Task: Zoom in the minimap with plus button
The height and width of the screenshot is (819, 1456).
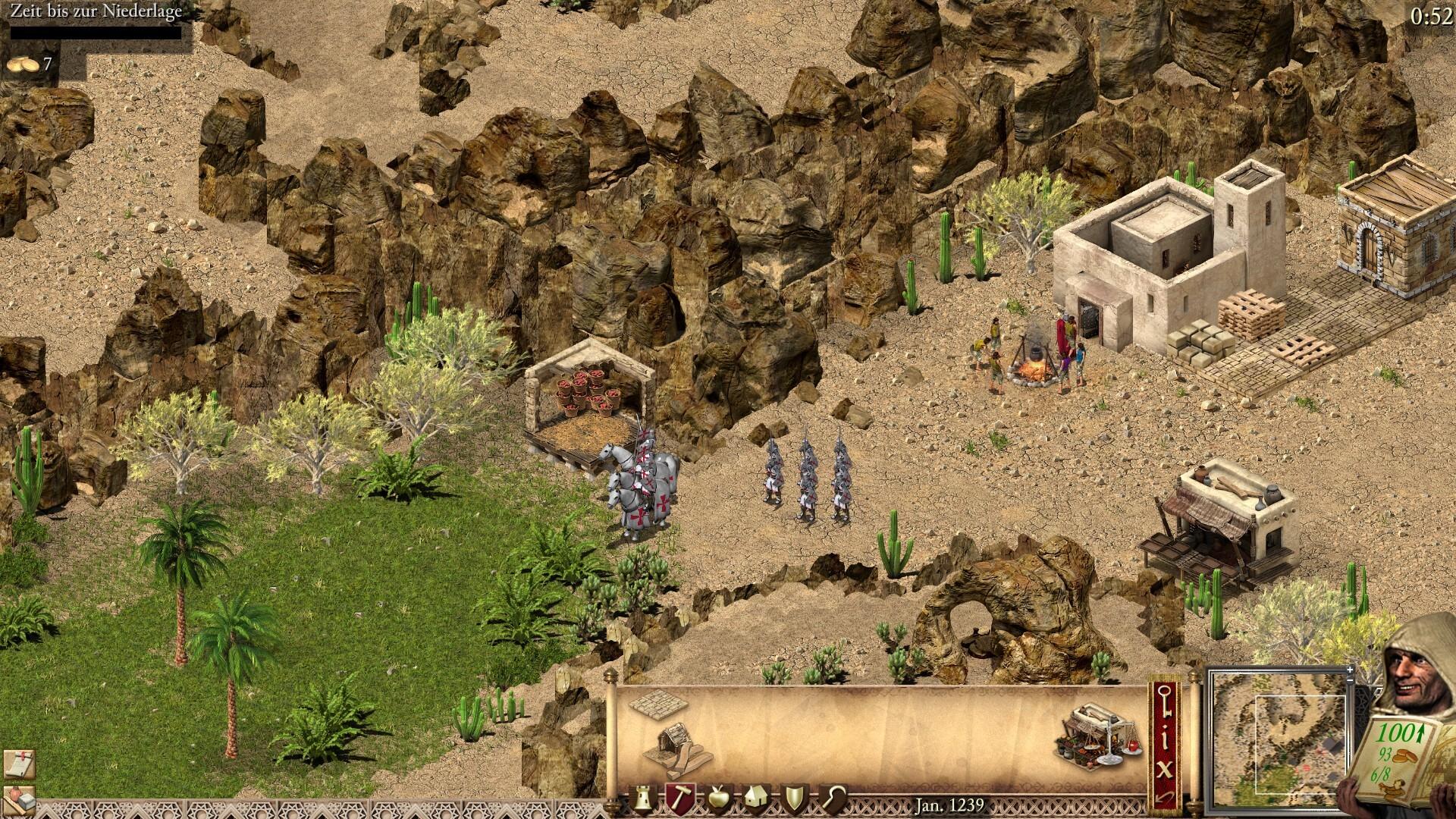Action: click(x=1350, y=670)
